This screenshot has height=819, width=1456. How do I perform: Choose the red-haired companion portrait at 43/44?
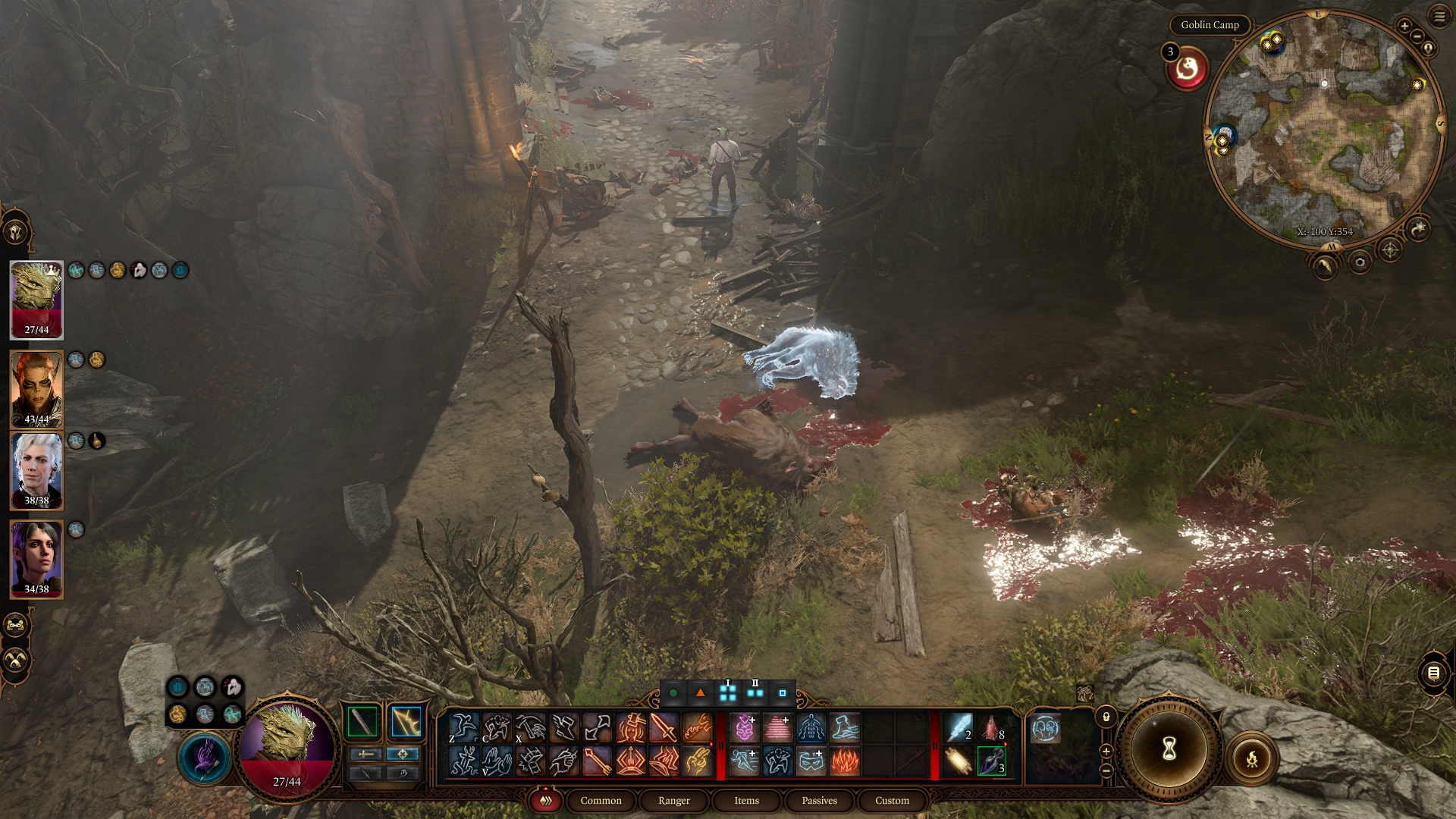click(36, 389)
